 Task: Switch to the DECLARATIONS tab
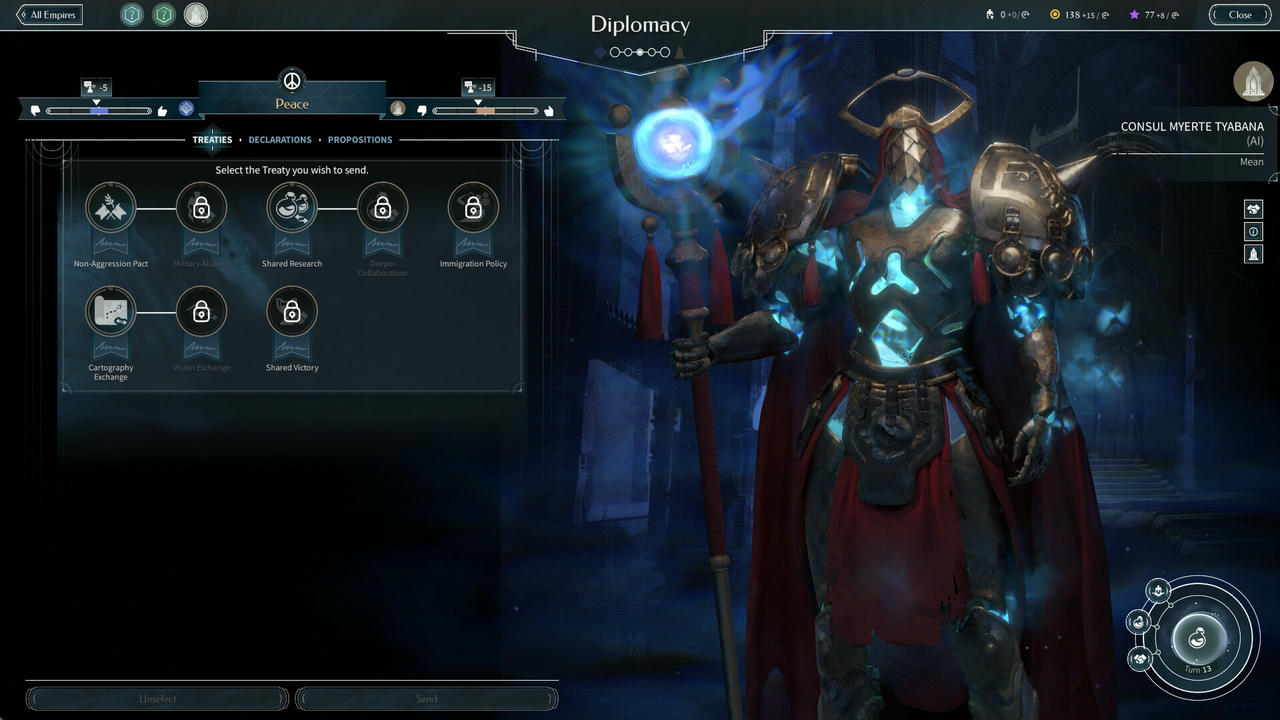click(x=280, y=139)
